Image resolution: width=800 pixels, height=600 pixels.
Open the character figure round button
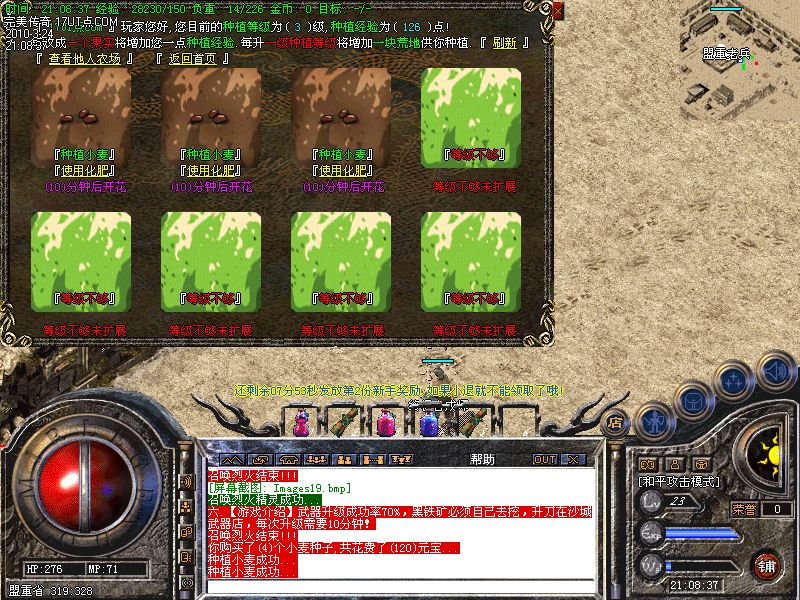pyautogui.click(x=655, y=420)
